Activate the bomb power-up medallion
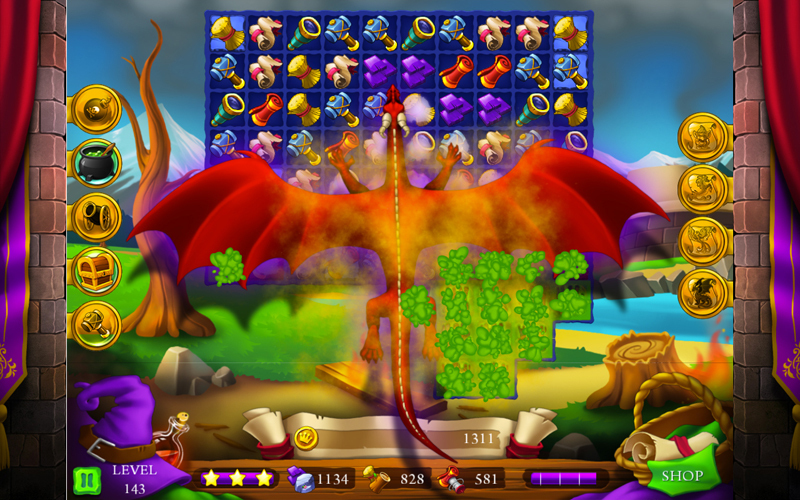 97,109
